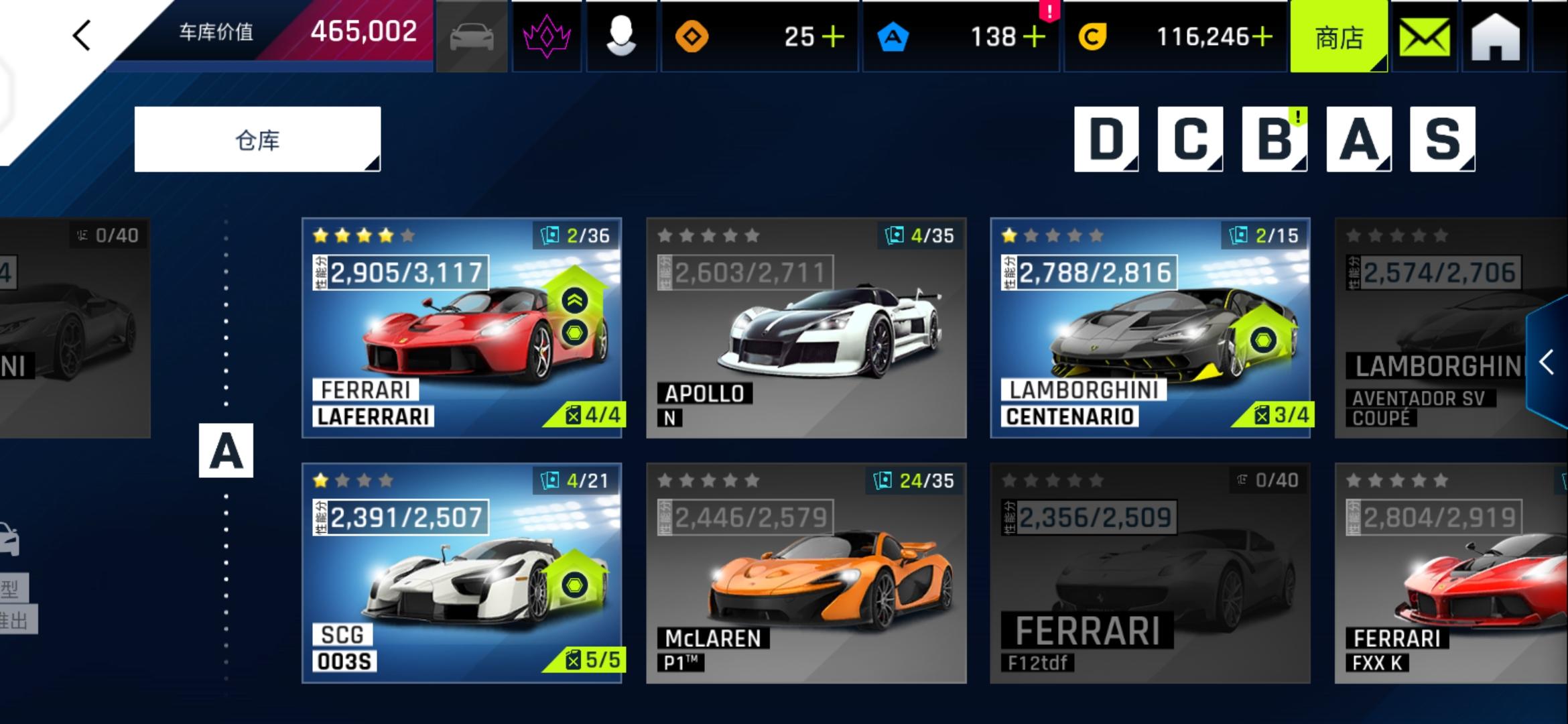The image size is (1568, 724).
Task: Open the player profile icon
Action: pyautogui.click(x=621, y=37)
